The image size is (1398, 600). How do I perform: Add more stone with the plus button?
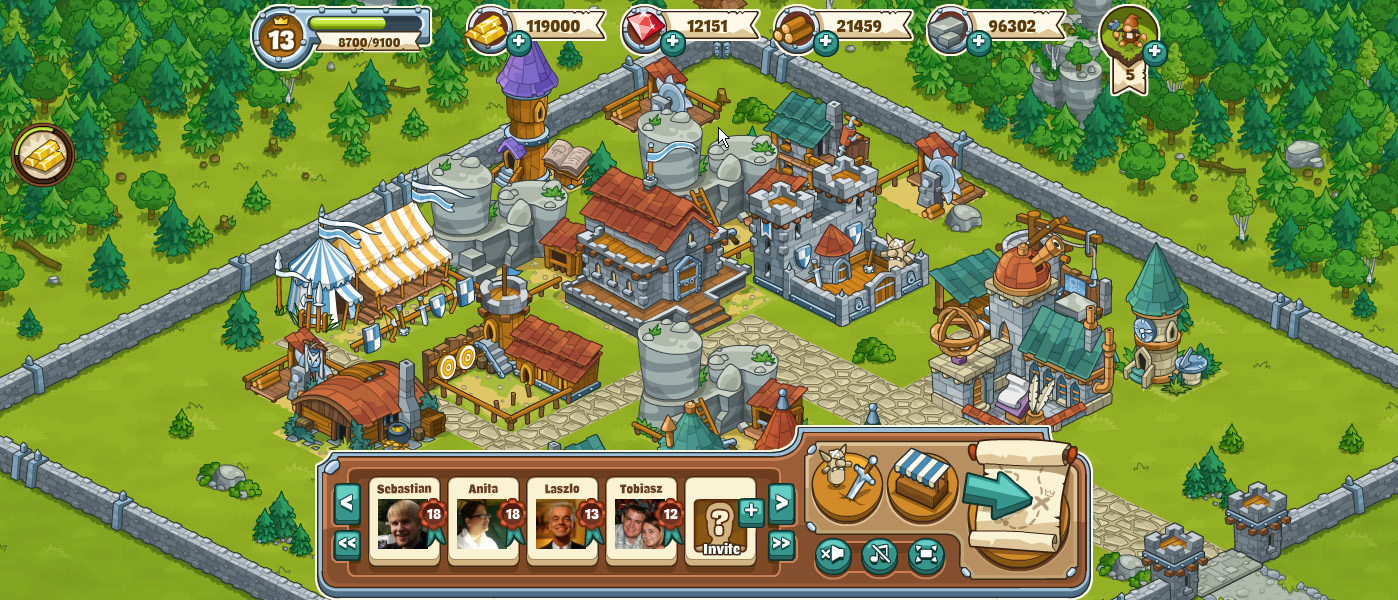click(978, 43)
